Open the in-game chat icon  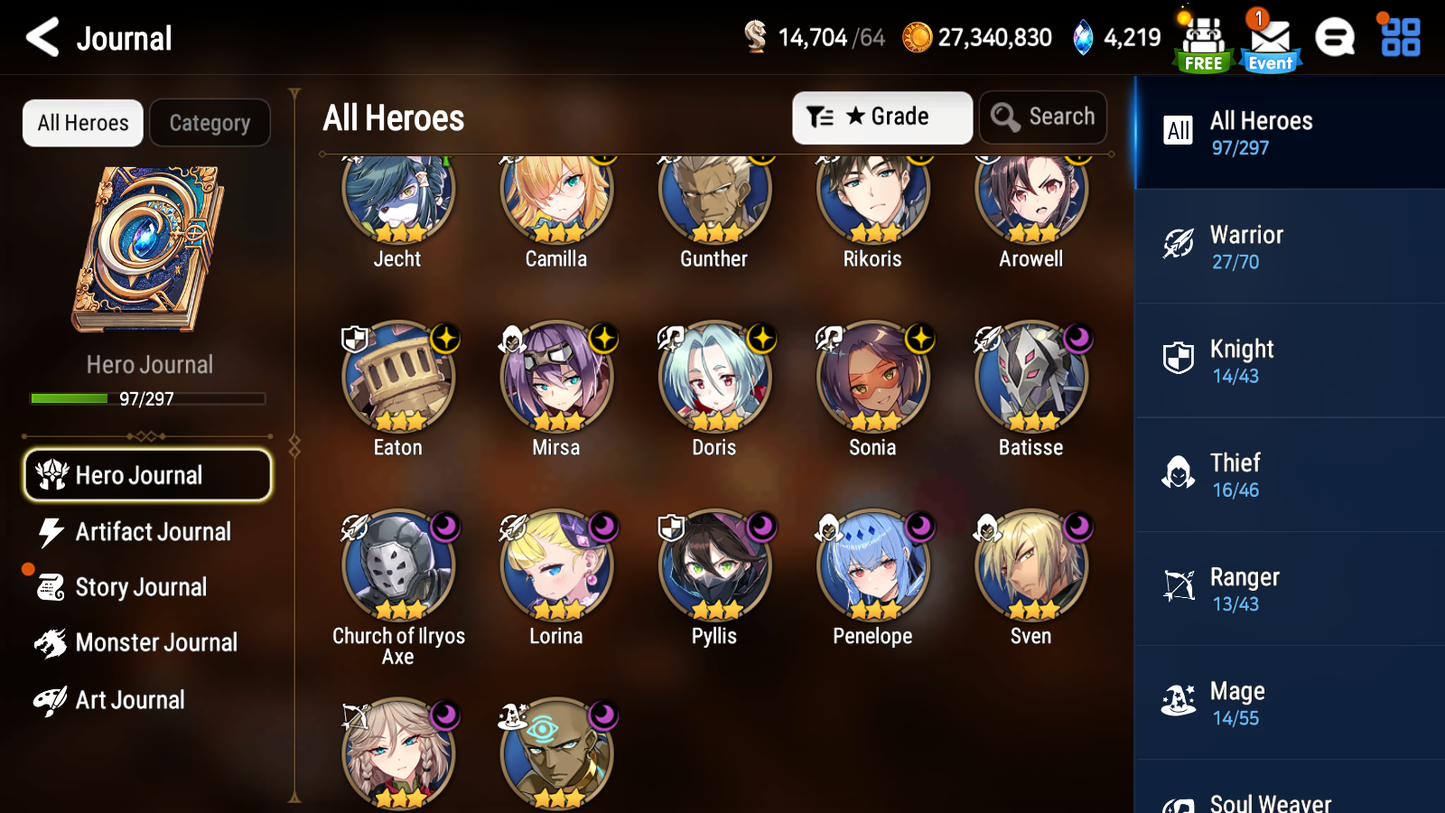pos(1336,36)
